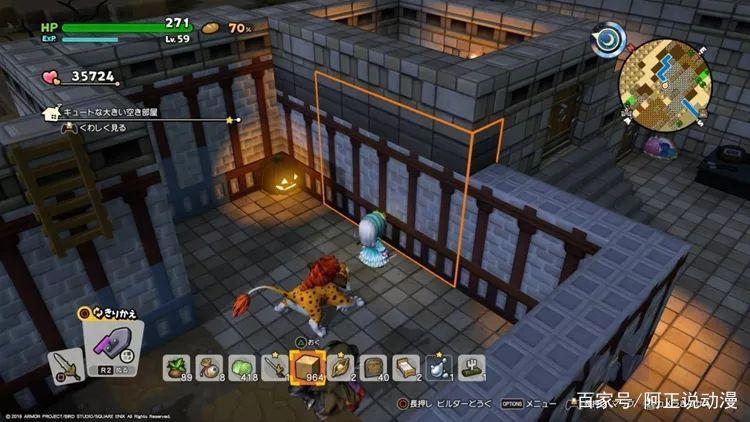Select the bed item slot

coord(404,368)
